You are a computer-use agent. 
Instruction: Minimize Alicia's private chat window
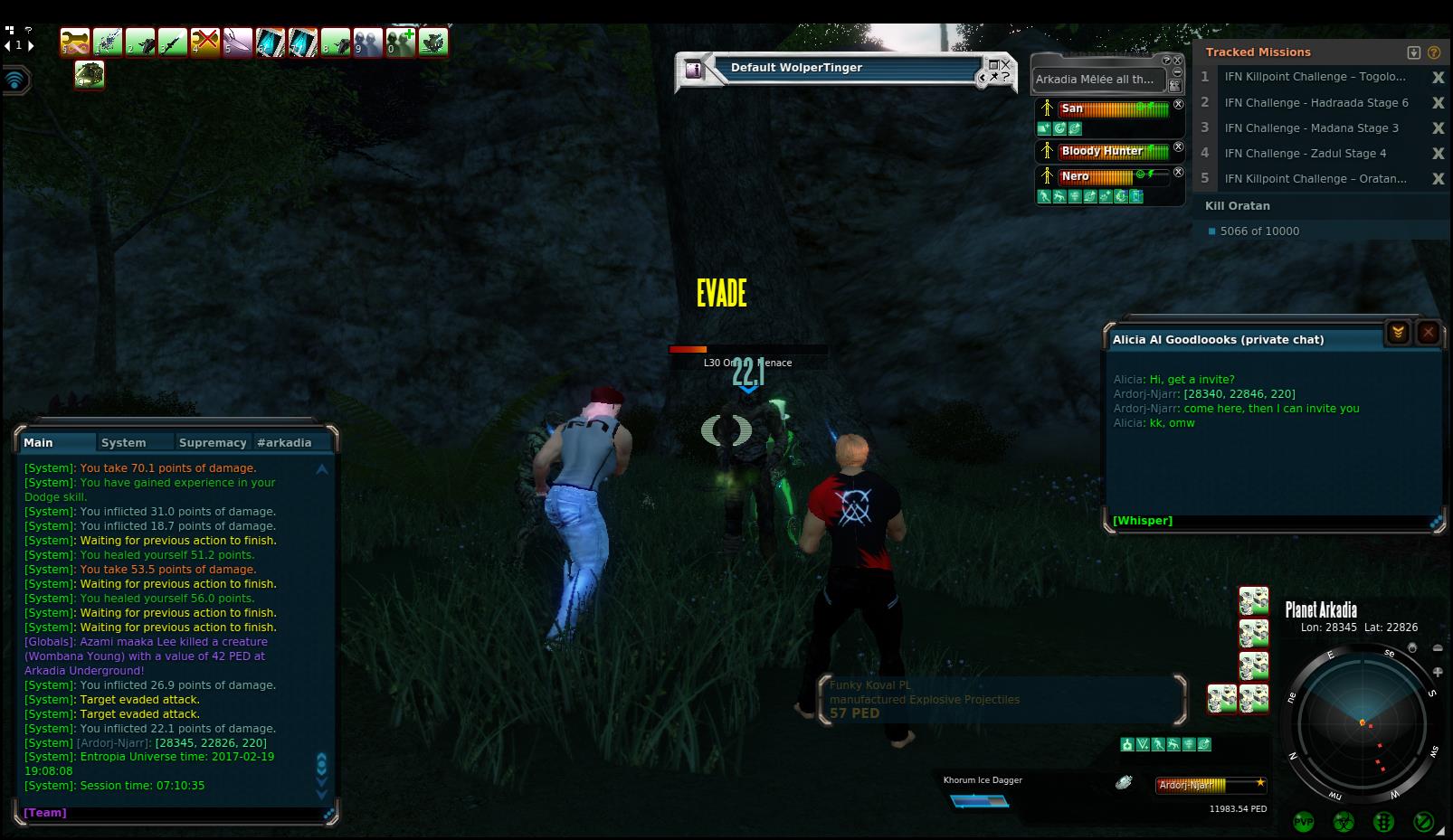click(1398, 333)
